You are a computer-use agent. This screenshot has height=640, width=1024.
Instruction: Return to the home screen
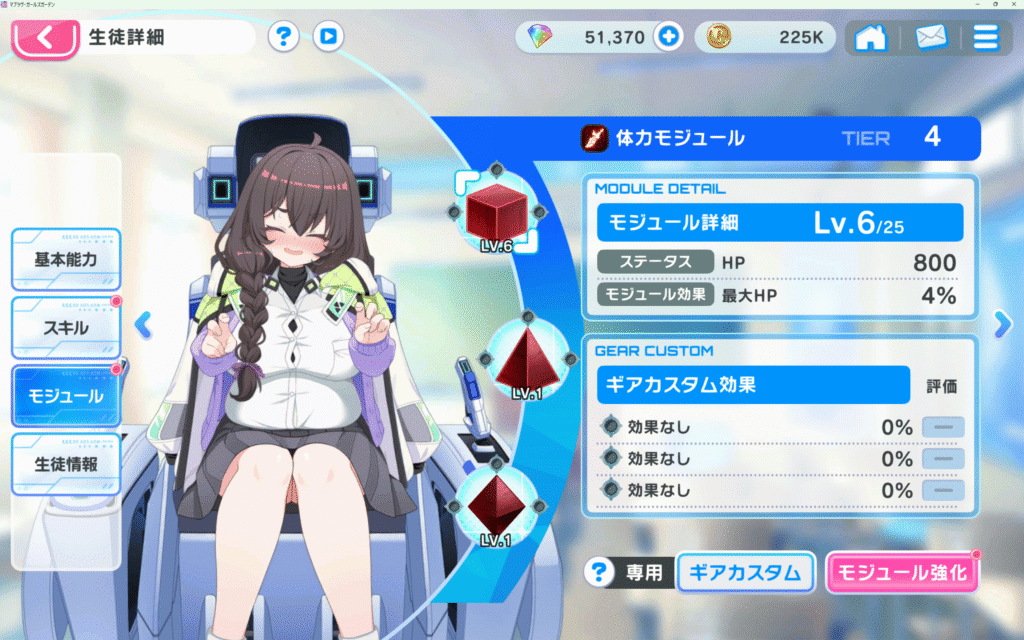(871, 39)
